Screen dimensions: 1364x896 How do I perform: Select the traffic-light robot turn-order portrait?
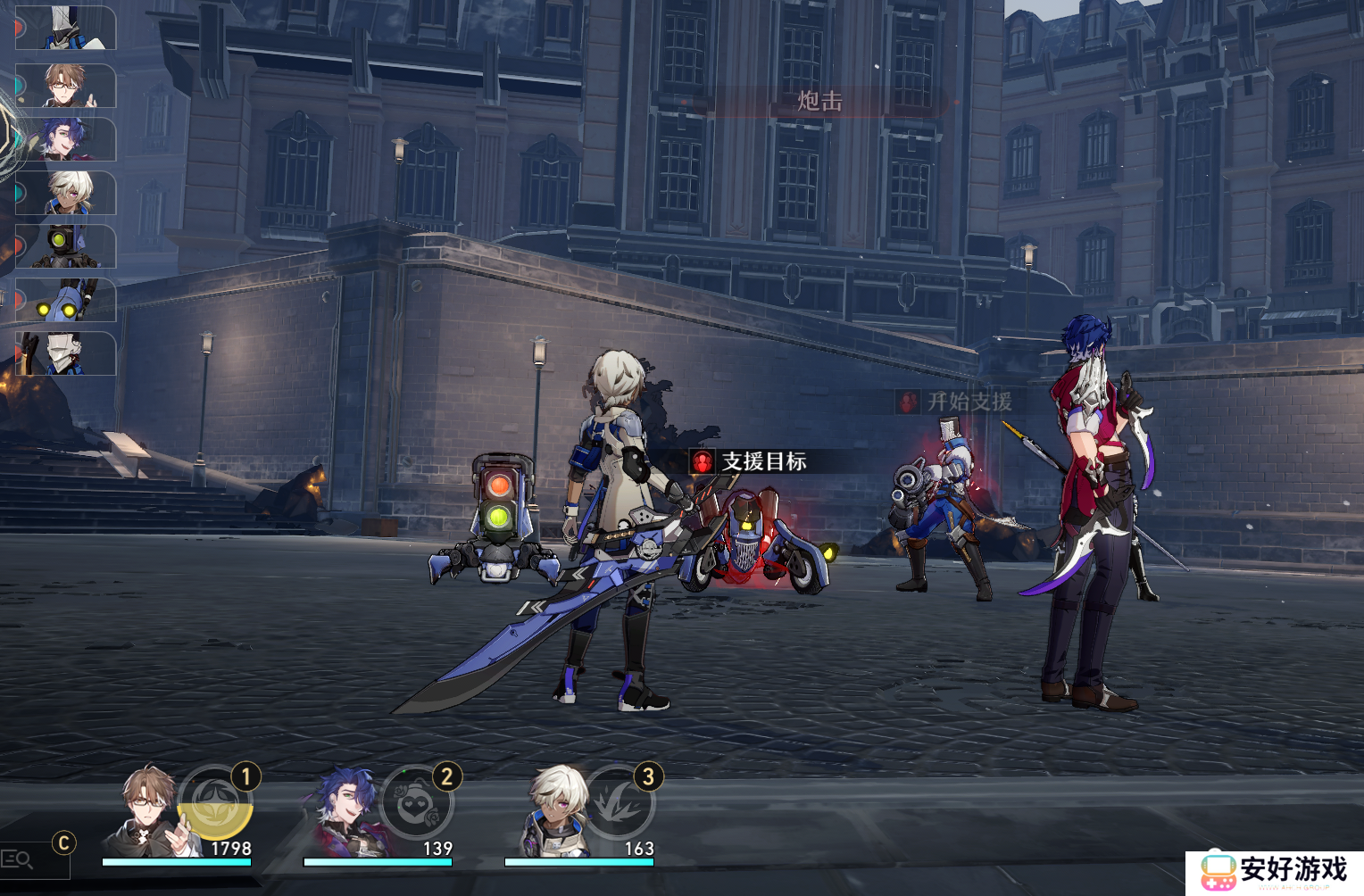click(x=68, y=246)
